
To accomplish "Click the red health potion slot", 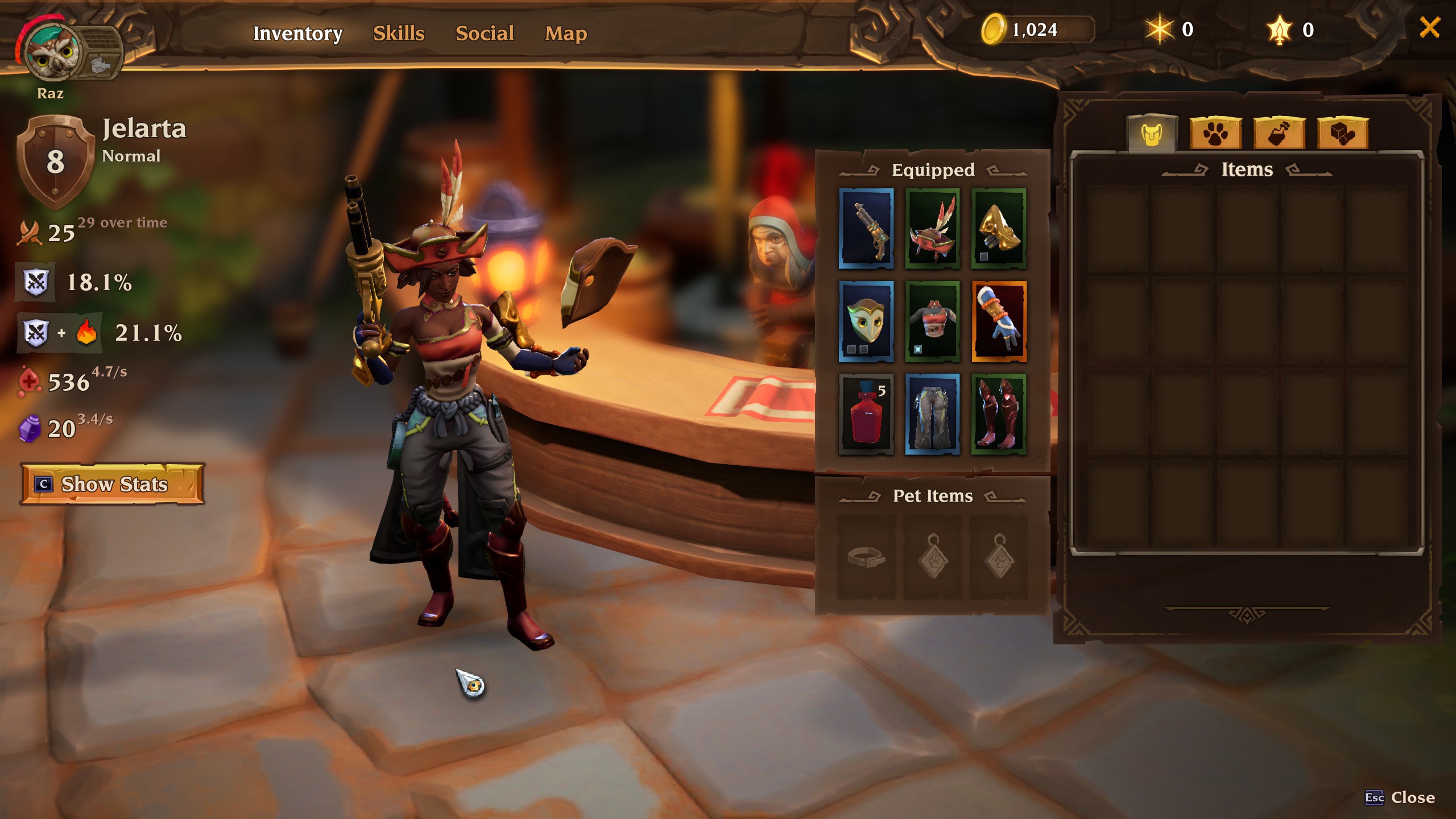I will coord(866,414).
